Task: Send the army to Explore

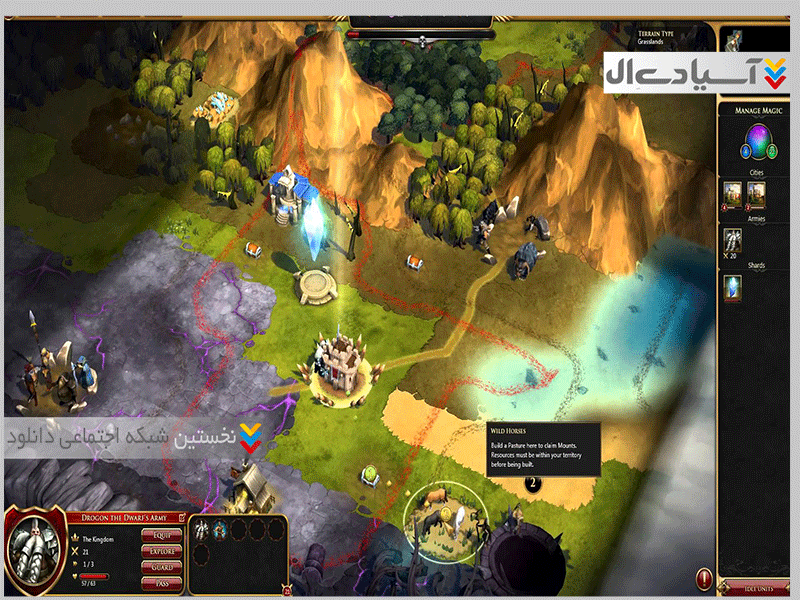Action: pyautogui.click(x=161, y=551)
